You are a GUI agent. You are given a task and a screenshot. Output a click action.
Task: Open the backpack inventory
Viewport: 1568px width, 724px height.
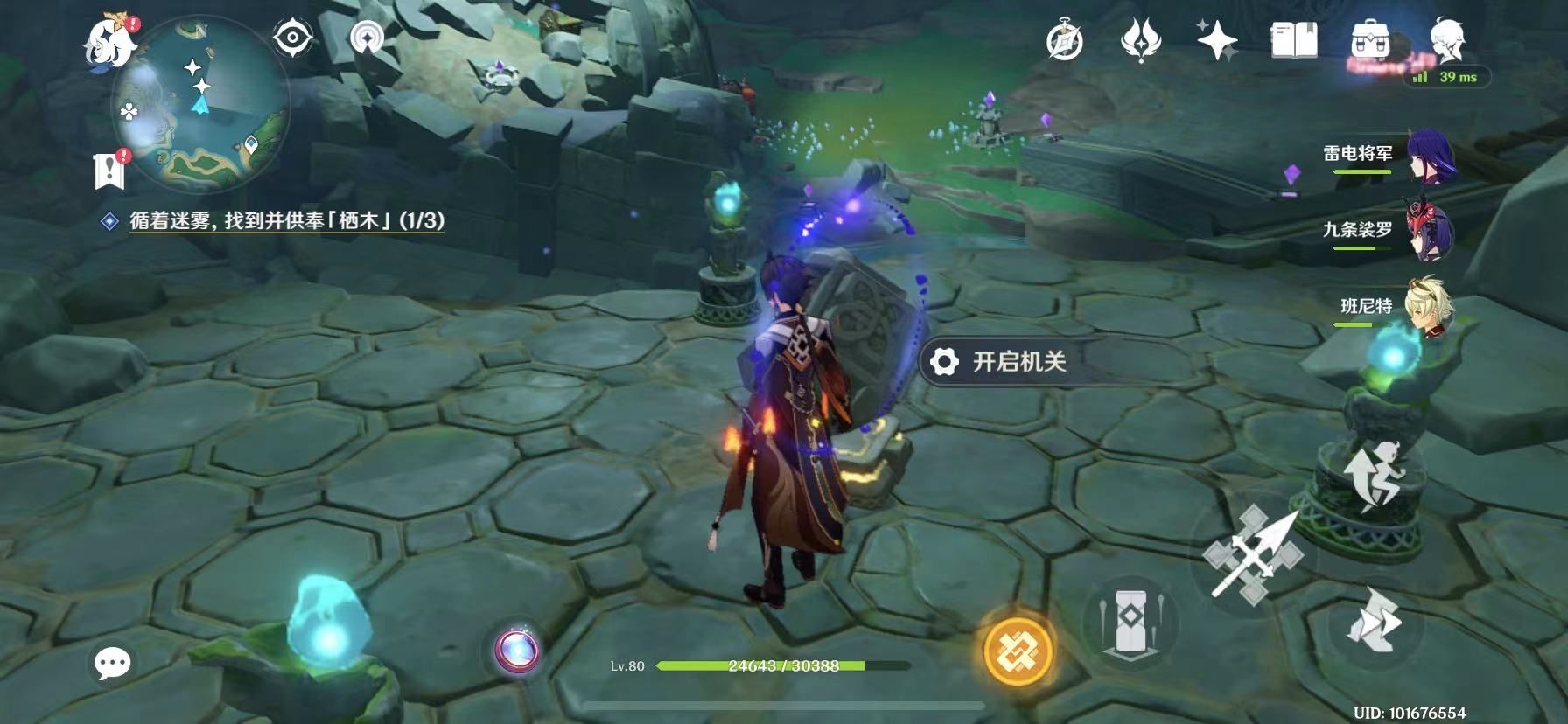coord(1370,41)
